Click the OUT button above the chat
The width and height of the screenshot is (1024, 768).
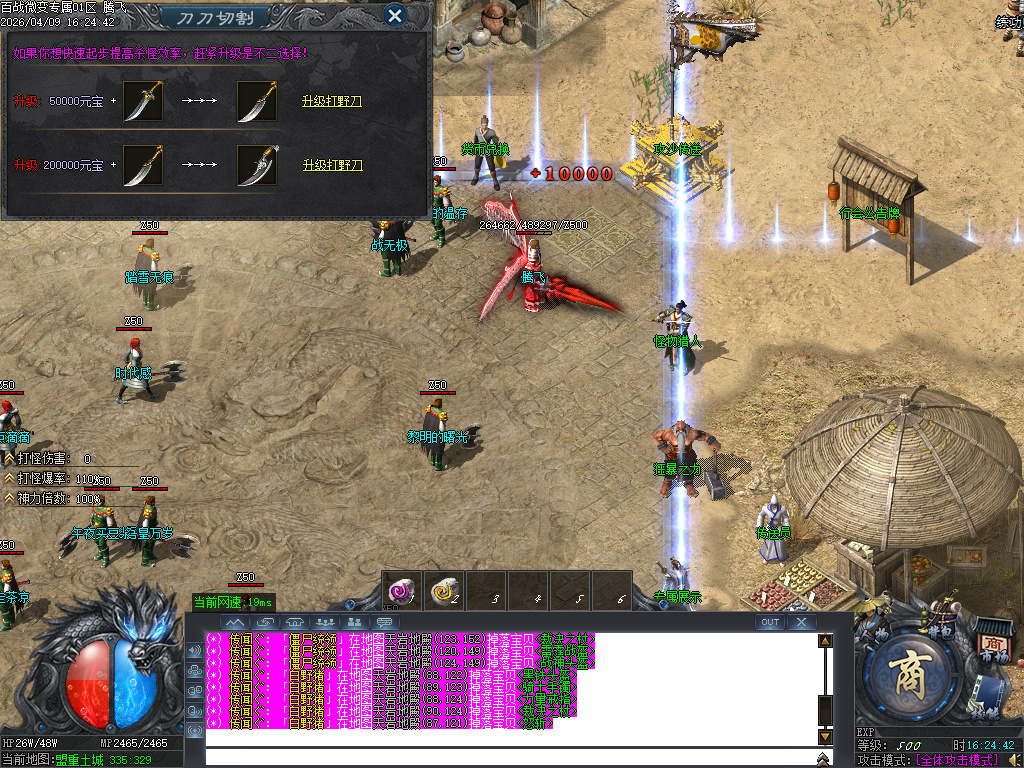[770, 622]
